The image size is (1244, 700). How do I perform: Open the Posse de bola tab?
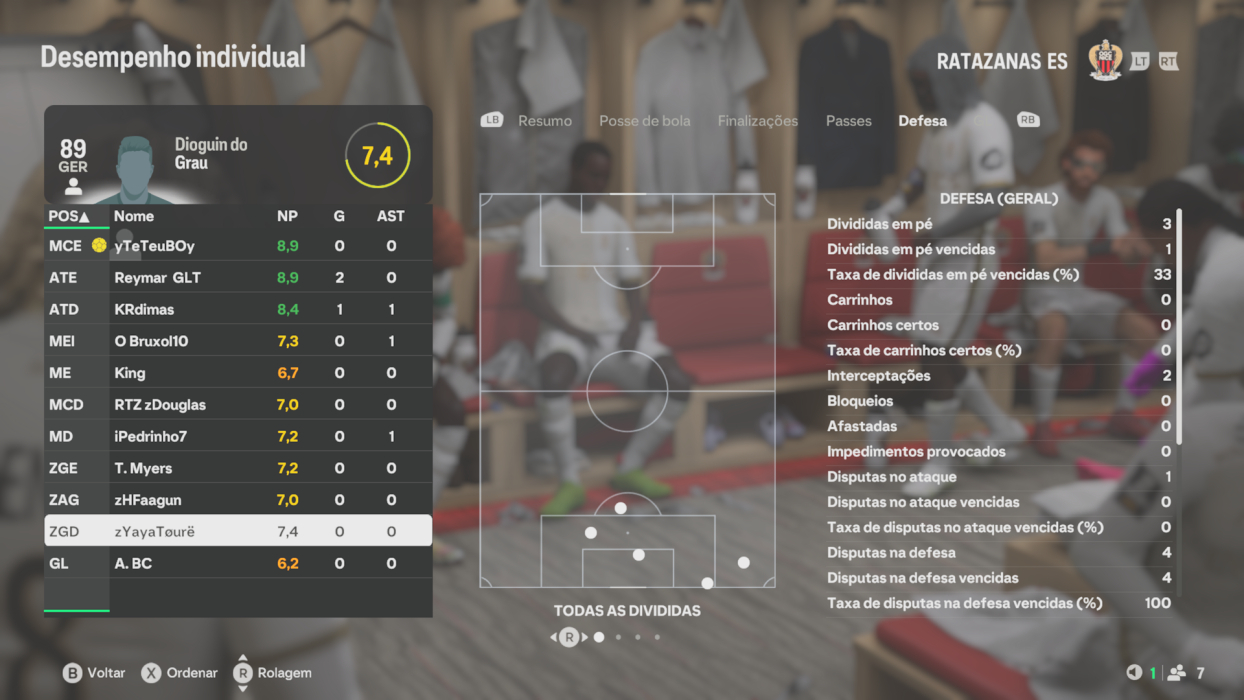click(x=644, y=121)
